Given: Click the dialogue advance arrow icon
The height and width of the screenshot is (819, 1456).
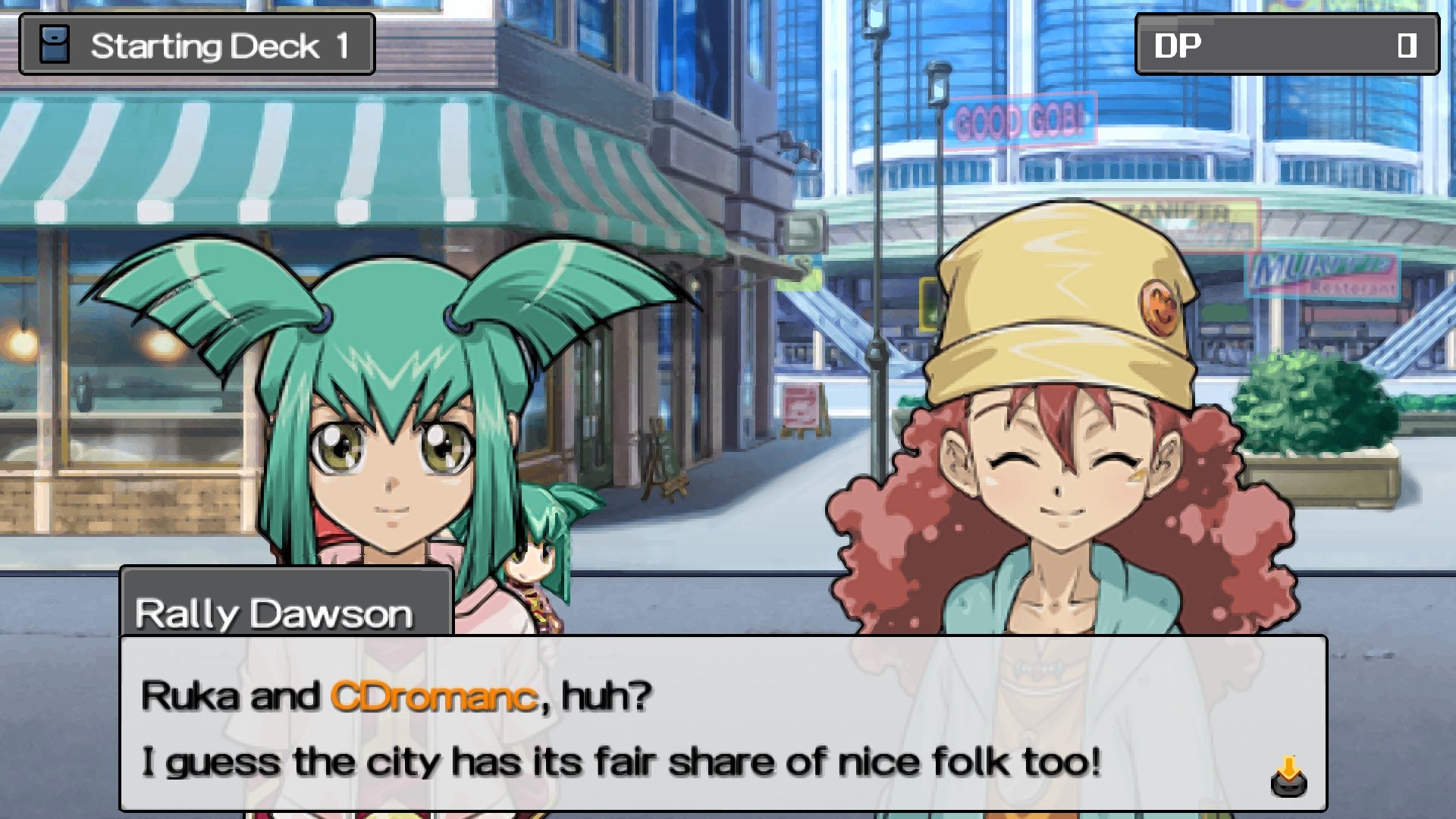Looking at the screenshot, I should click(1288, 777).
